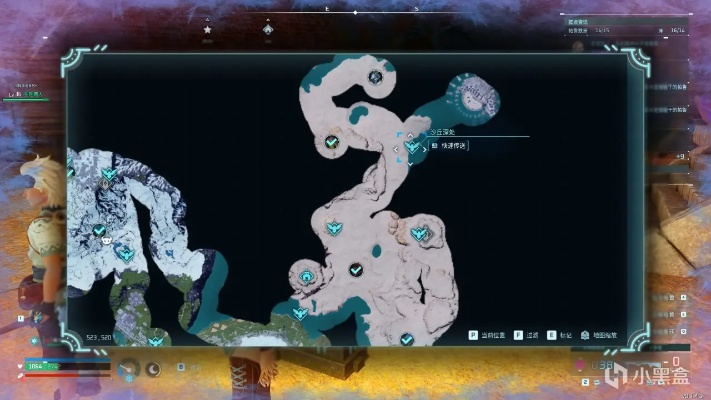The width and height of the screenshot is (711, 400).
Task: Click the checkmark marker near the home base icon
Action: point(355,270)
